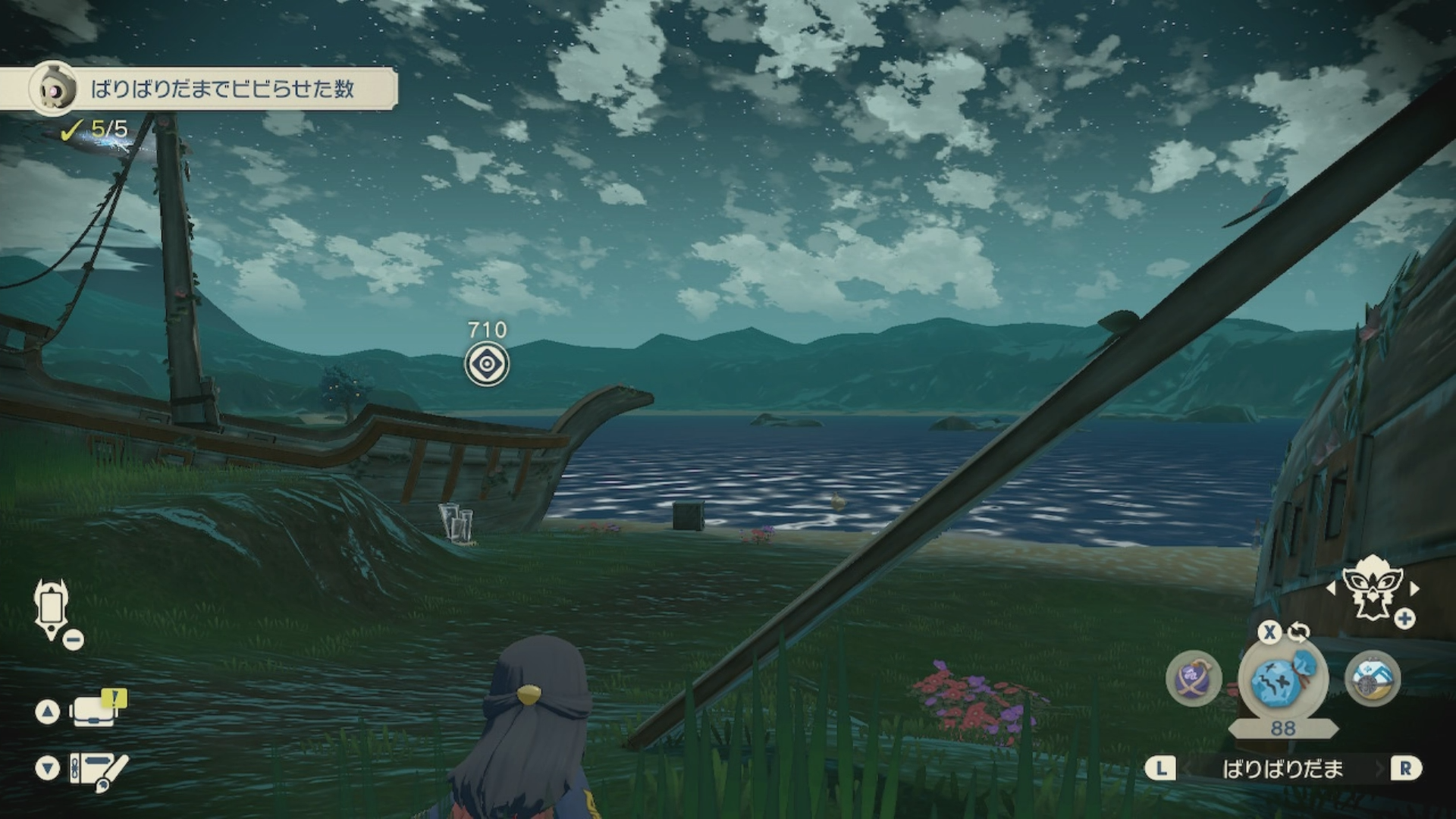Pick the Poké Ball slot beside ばりばりだま
Viewport: 1456px width, 819px height.
[x=1373, y=679]
